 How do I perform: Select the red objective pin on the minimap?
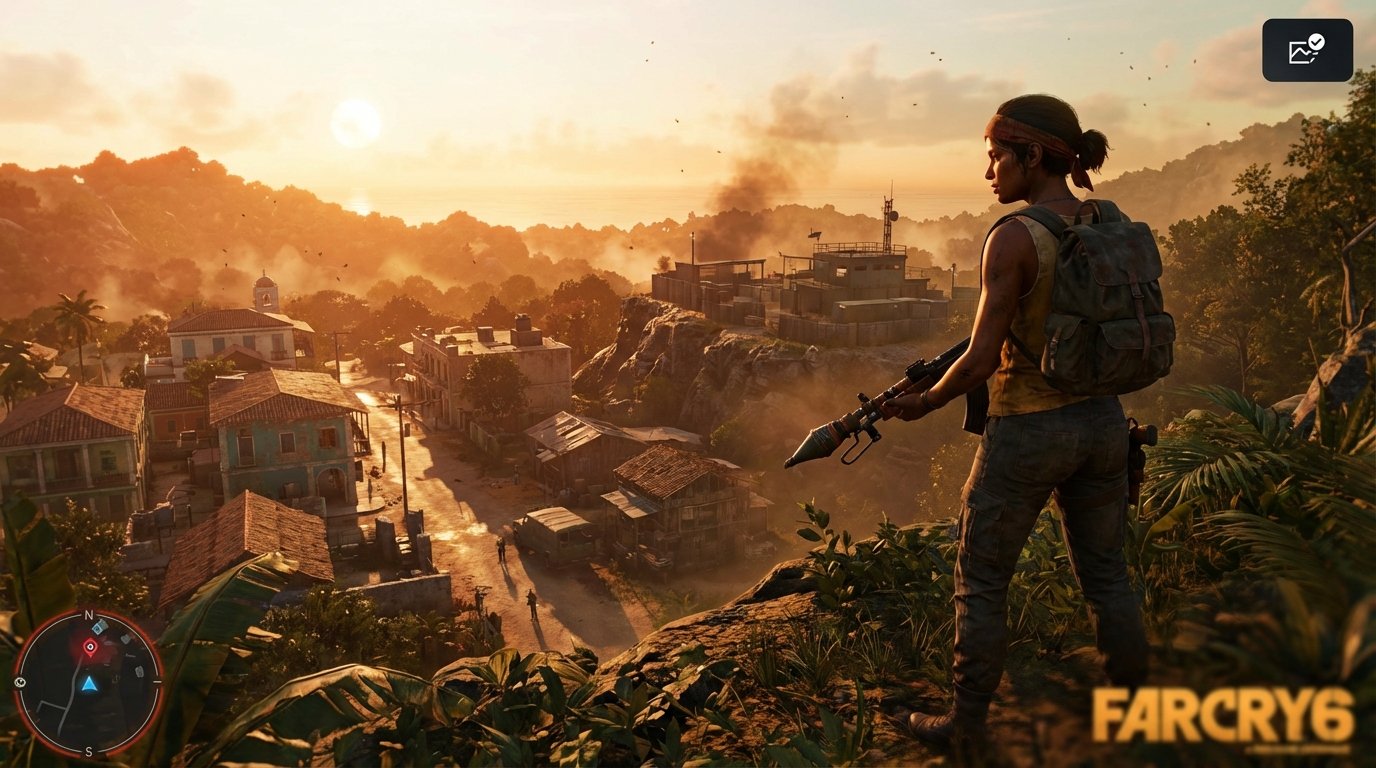coord(91,646)
